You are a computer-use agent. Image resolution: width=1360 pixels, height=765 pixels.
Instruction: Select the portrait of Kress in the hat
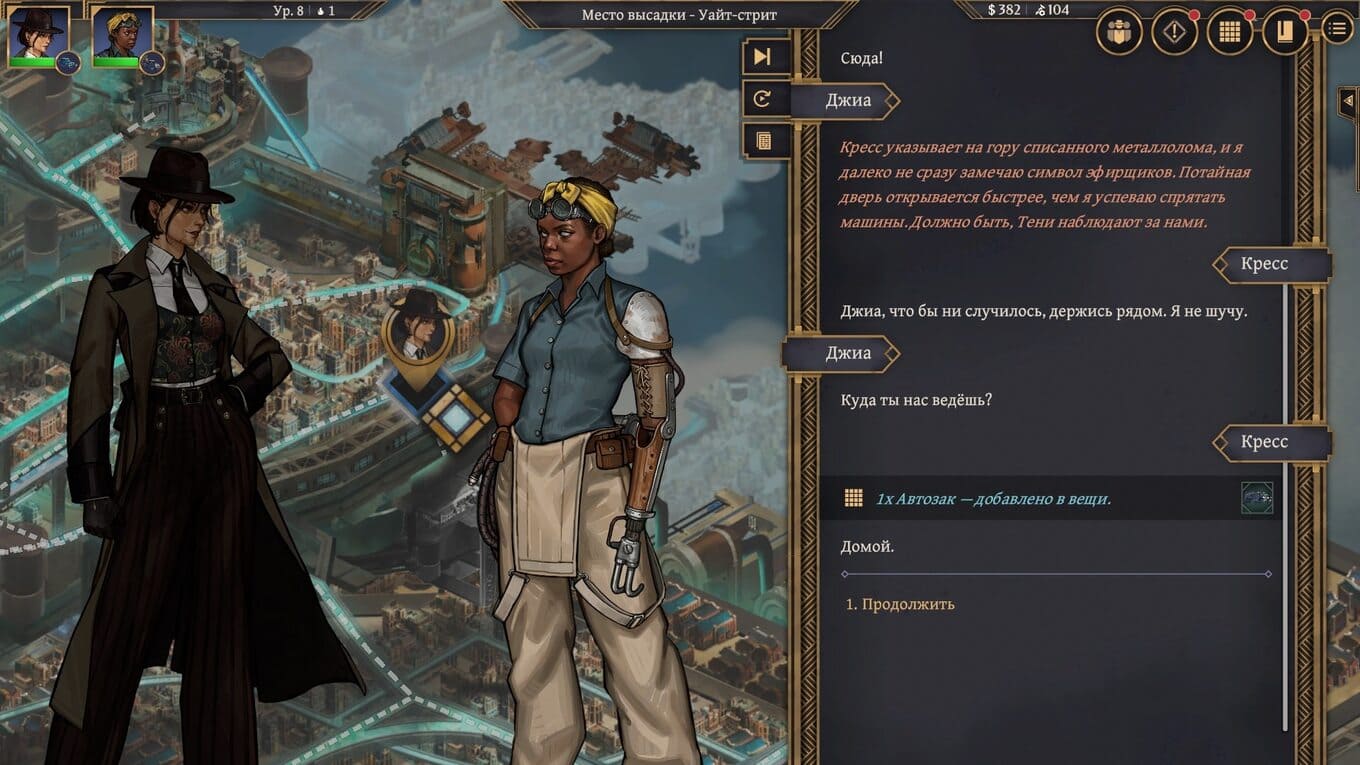click(38, 35)
